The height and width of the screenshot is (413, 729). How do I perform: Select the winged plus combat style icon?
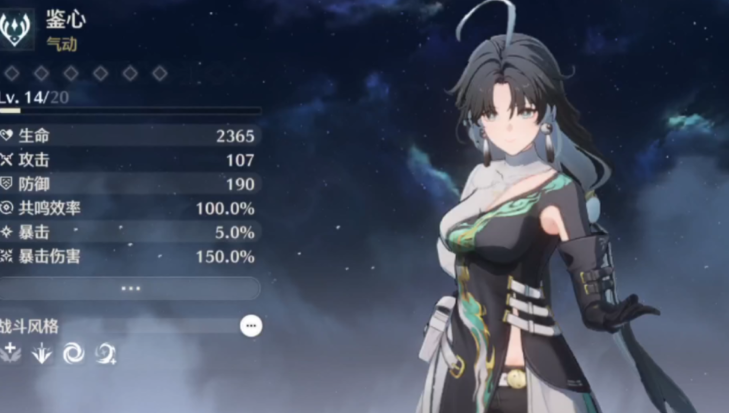coord(12,352)
